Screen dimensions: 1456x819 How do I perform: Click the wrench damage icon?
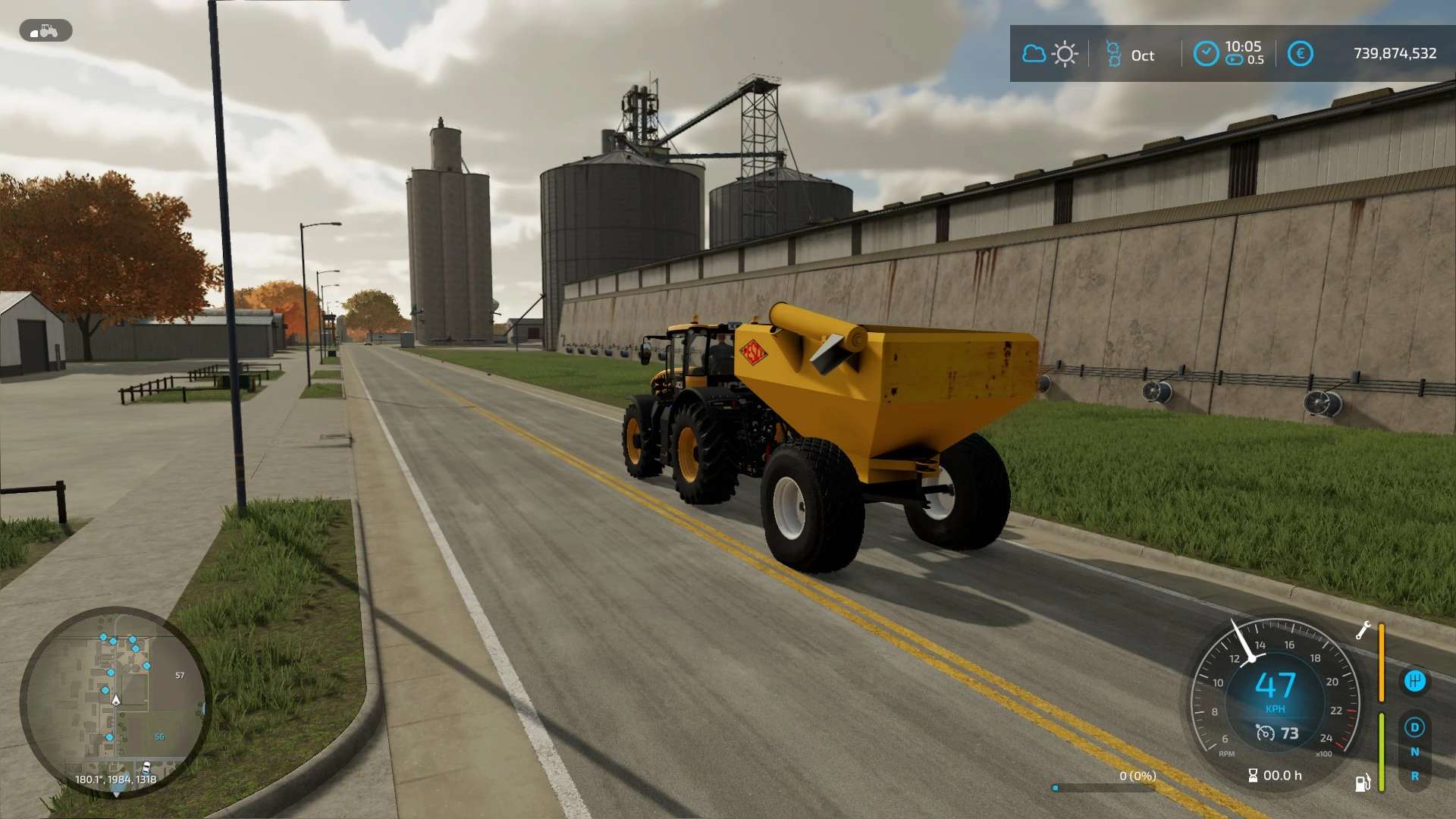click(1363, 631)
